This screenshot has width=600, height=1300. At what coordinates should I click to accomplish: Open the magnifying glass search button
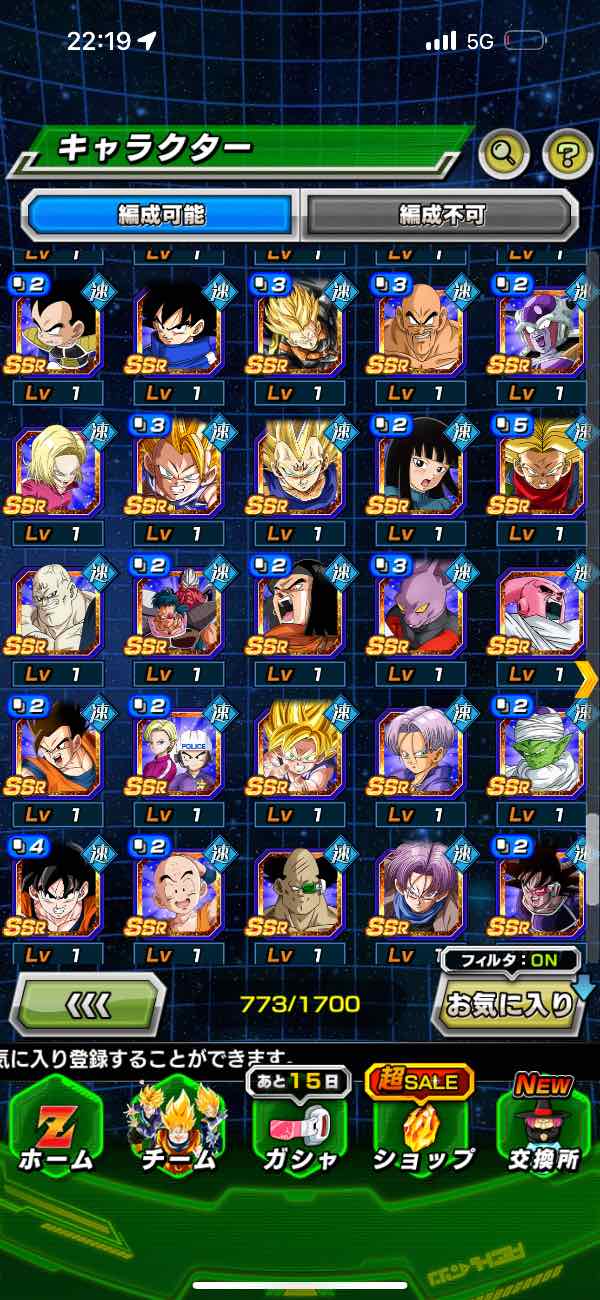(505, 153)
